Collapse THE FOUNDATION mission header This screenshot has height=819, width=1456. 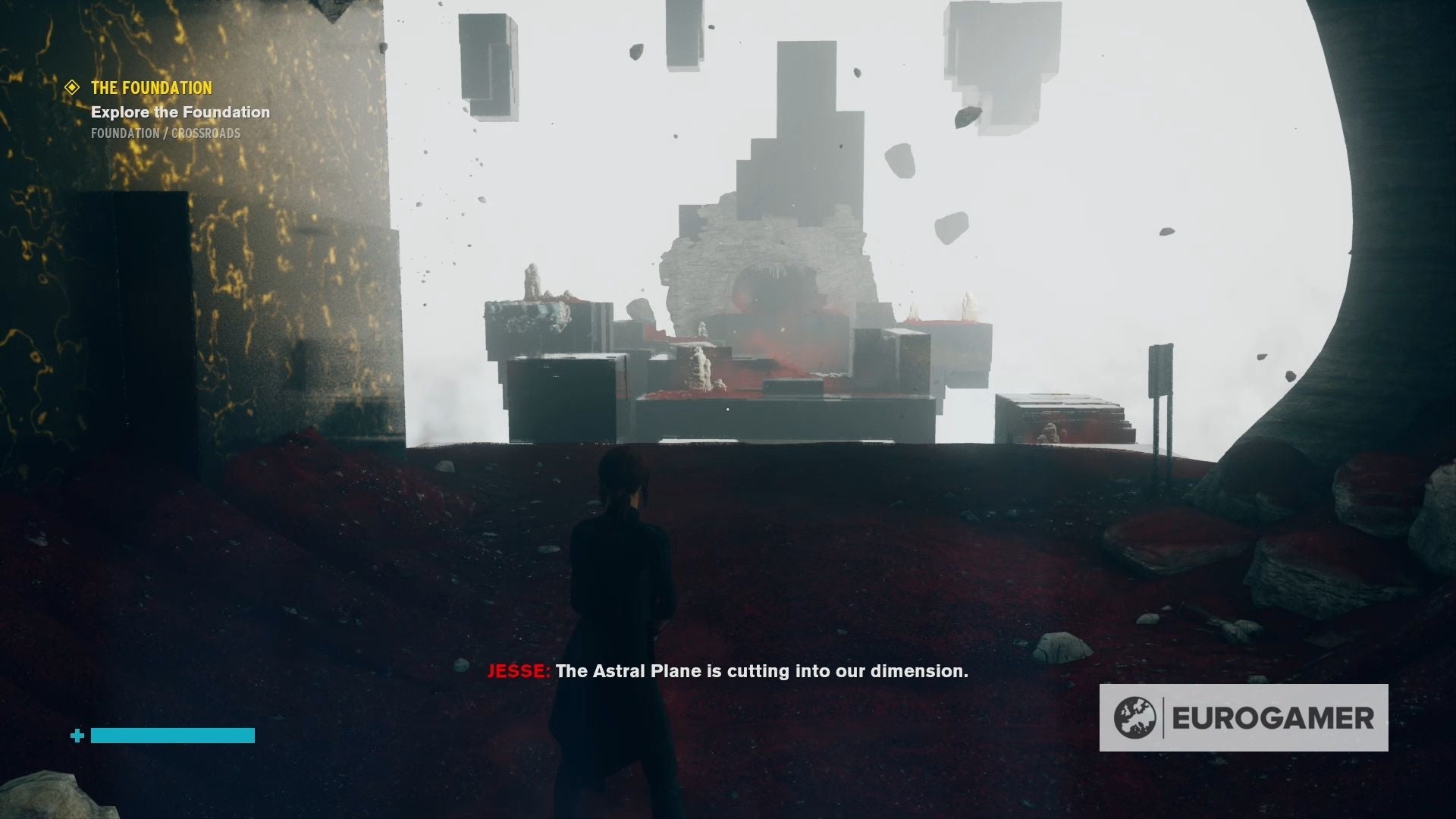coord(150,88)
